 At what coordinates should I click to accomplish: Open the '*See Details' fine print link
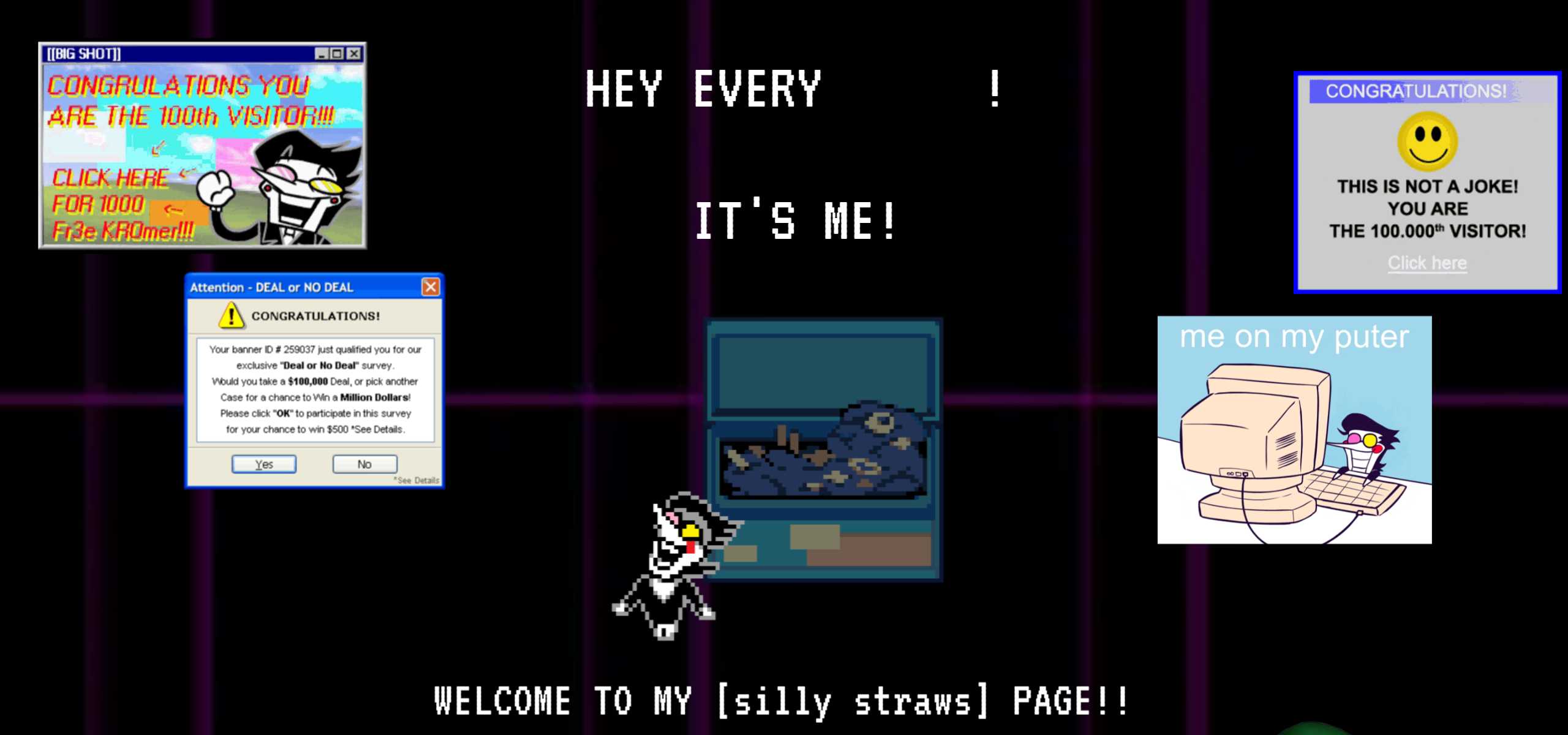[417, 480]
